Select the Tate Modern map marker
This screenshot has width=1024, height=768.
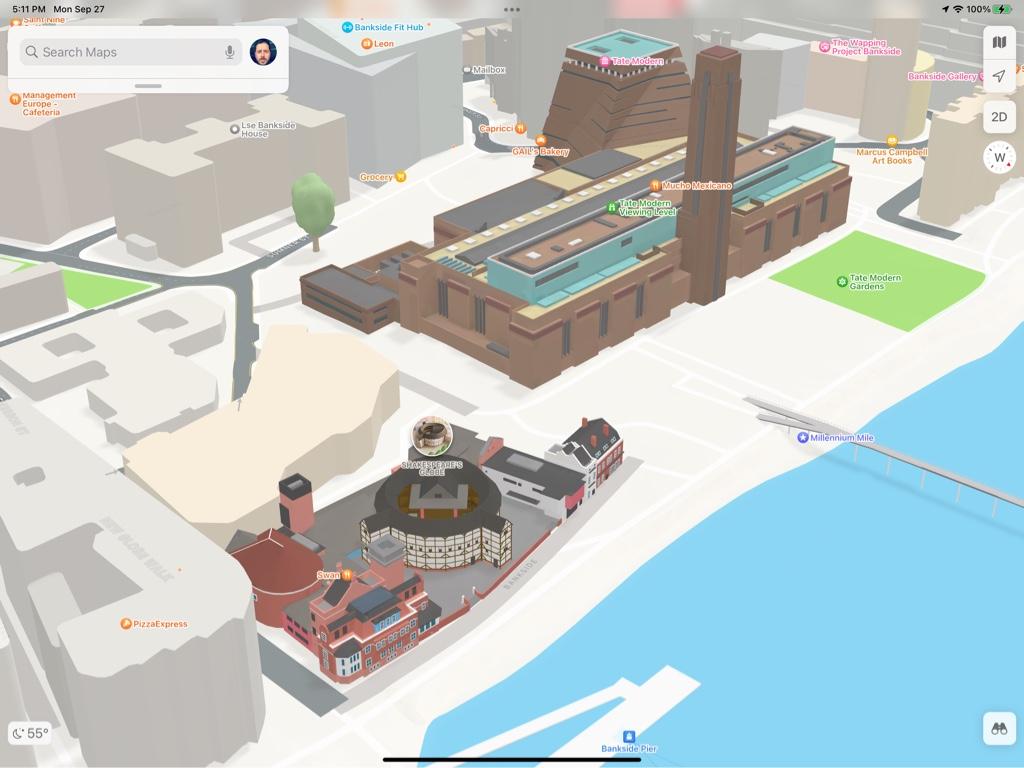pos(605,61)
